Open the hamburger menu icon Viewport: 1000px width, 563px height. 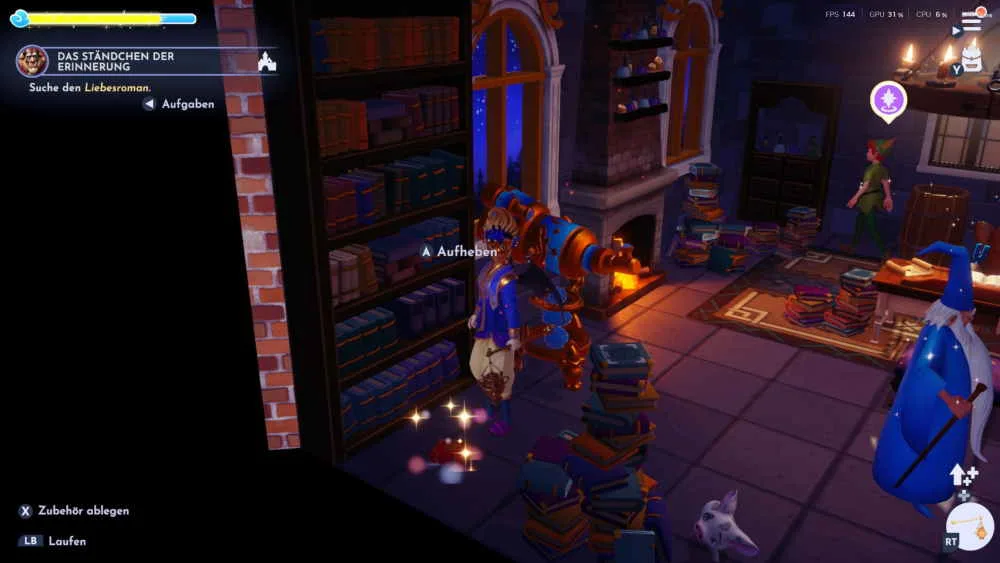(x=971, y=22)
